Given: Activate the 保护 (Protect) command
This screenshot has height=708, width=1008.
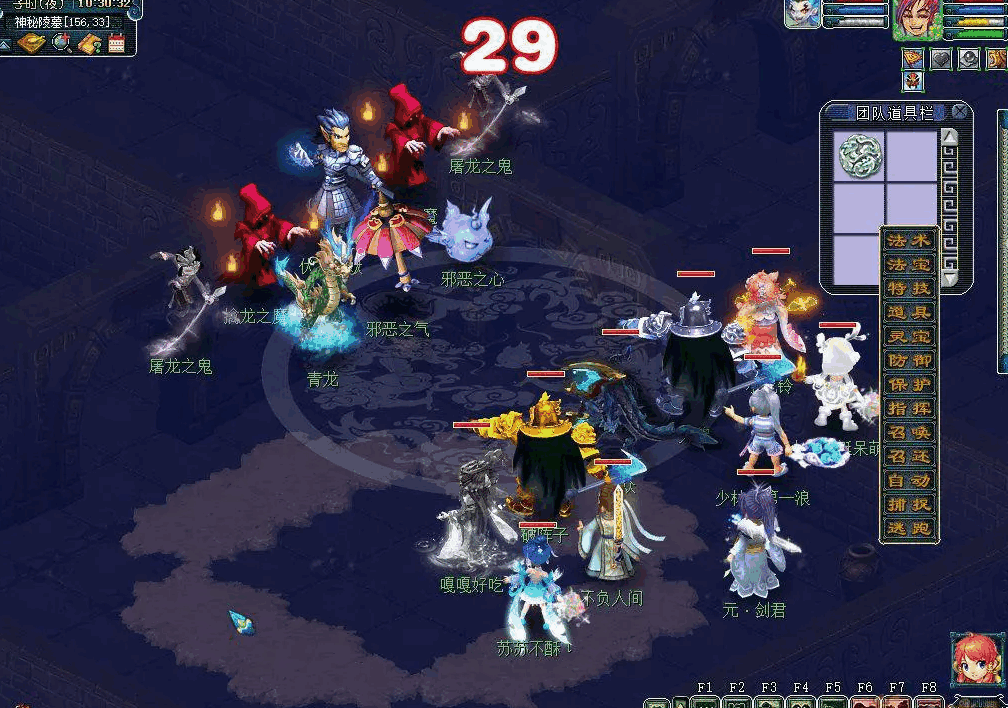Looking at the screenshot, I should tap(909, 385).
